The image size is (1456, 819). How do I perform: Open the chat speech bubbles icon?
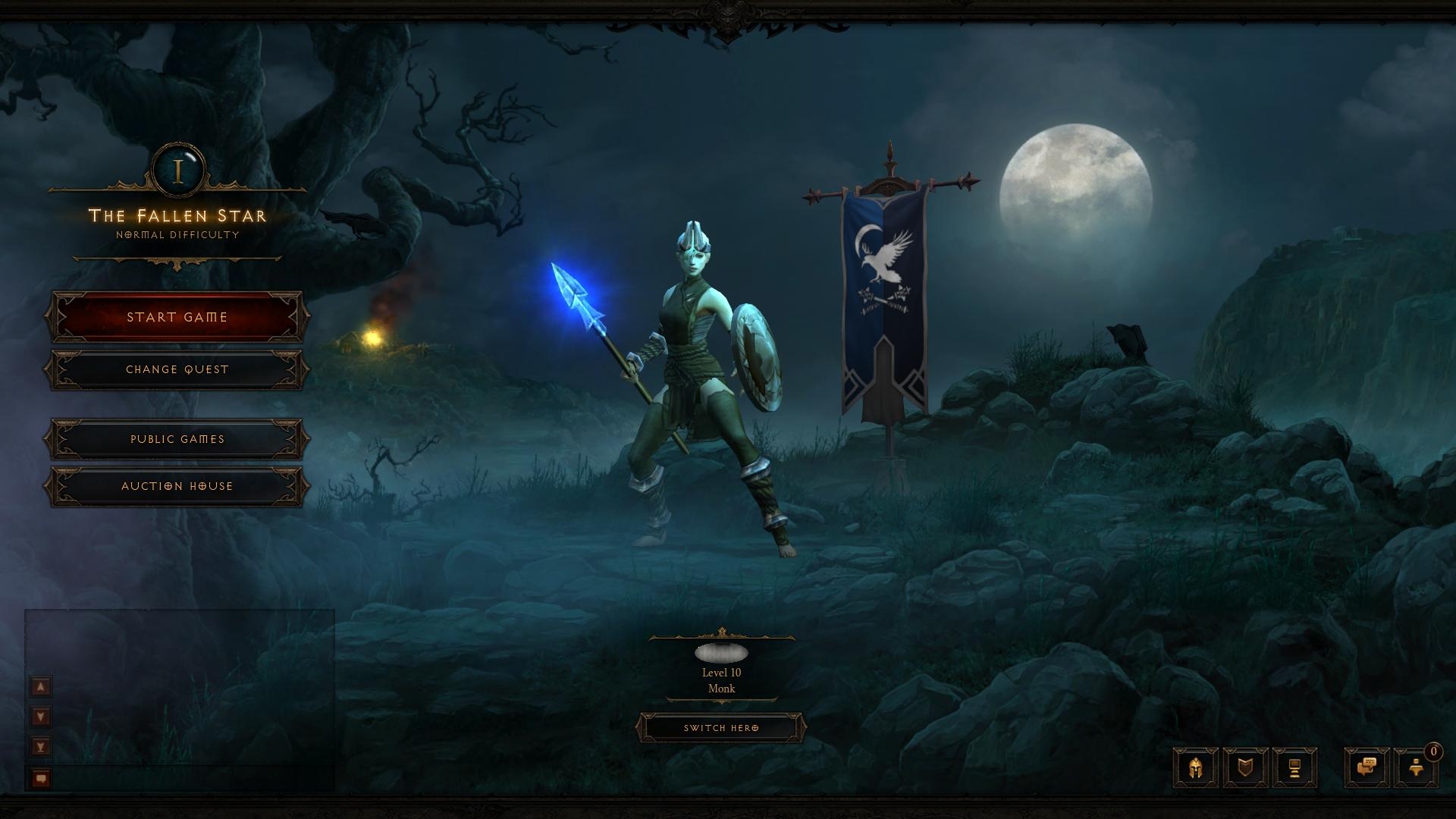[x=1367, y=767]
